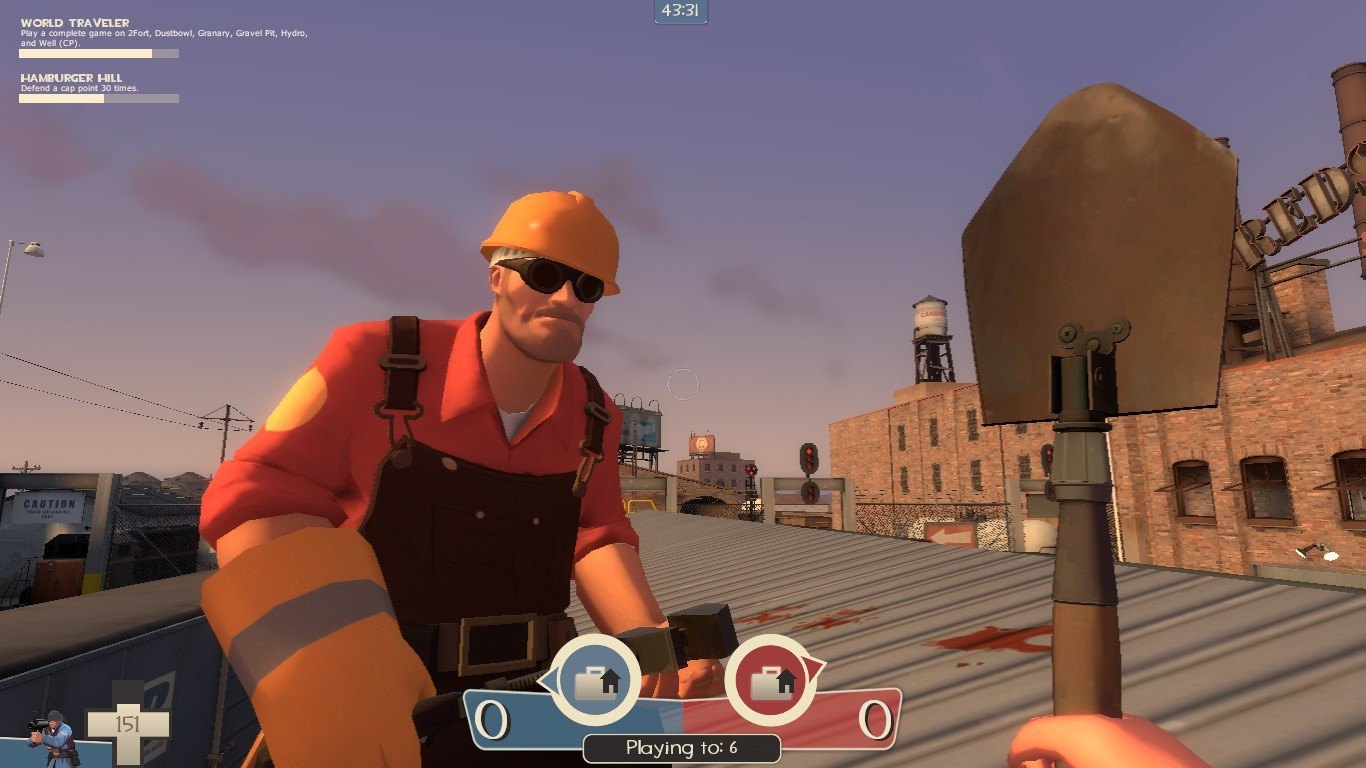
Task: Click the round match timer display
Action: [683, 12]
